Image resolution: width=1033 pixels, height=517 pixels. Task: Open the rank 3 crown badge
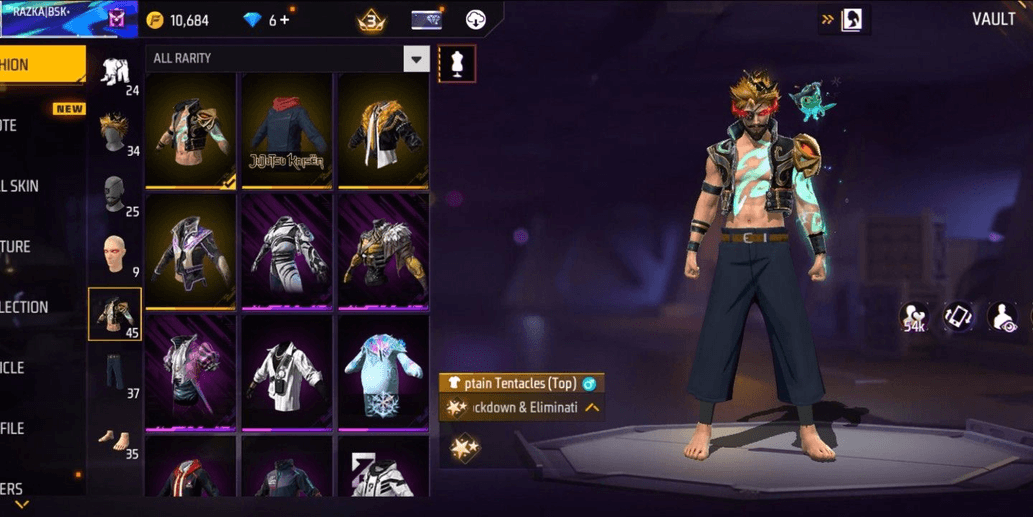click(371, 20)
